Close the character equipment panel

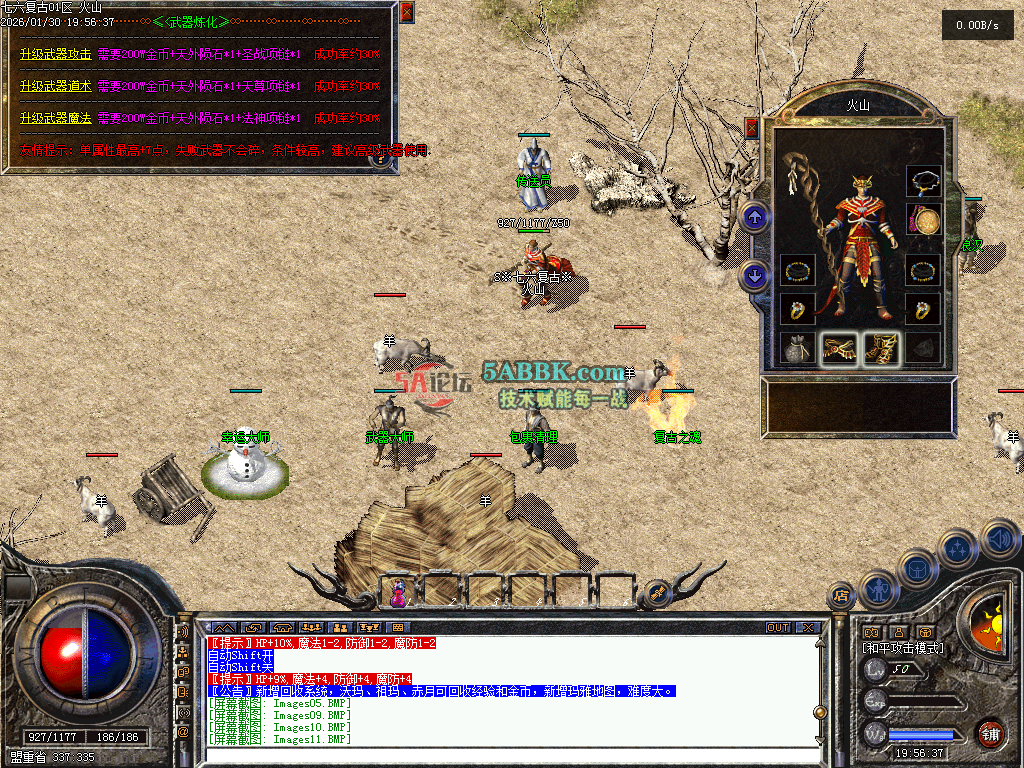[751, 127]
